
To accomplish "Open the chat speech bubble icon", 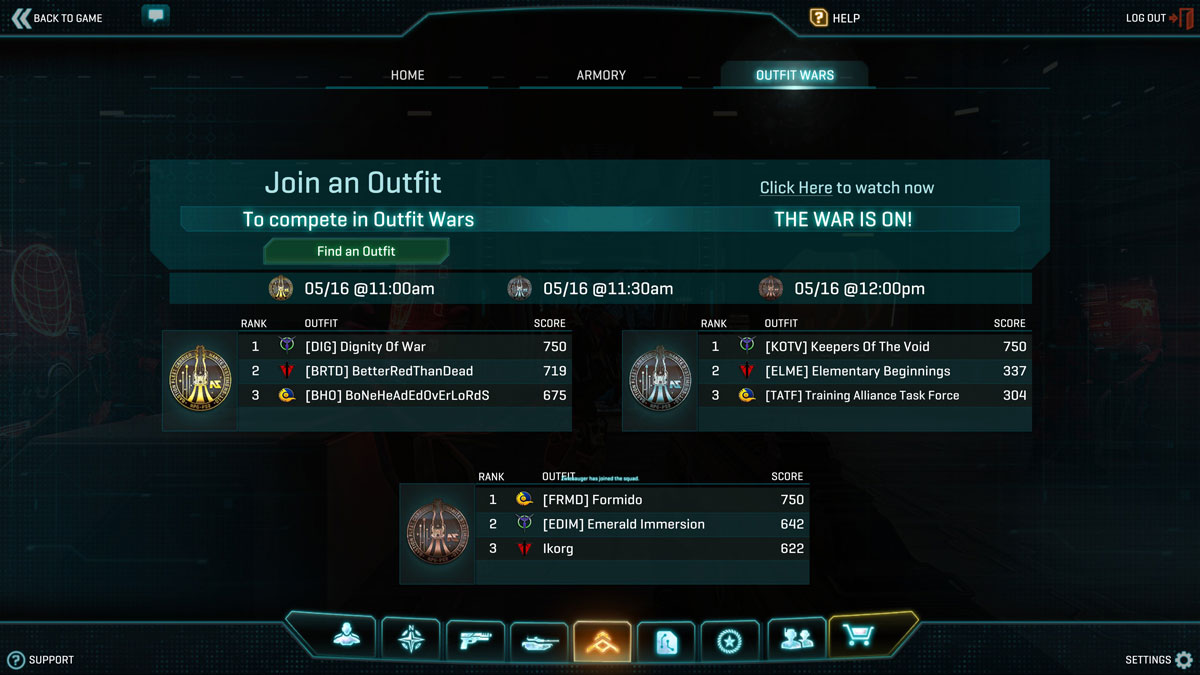I will pyautogui.click(x=155, y=16).
